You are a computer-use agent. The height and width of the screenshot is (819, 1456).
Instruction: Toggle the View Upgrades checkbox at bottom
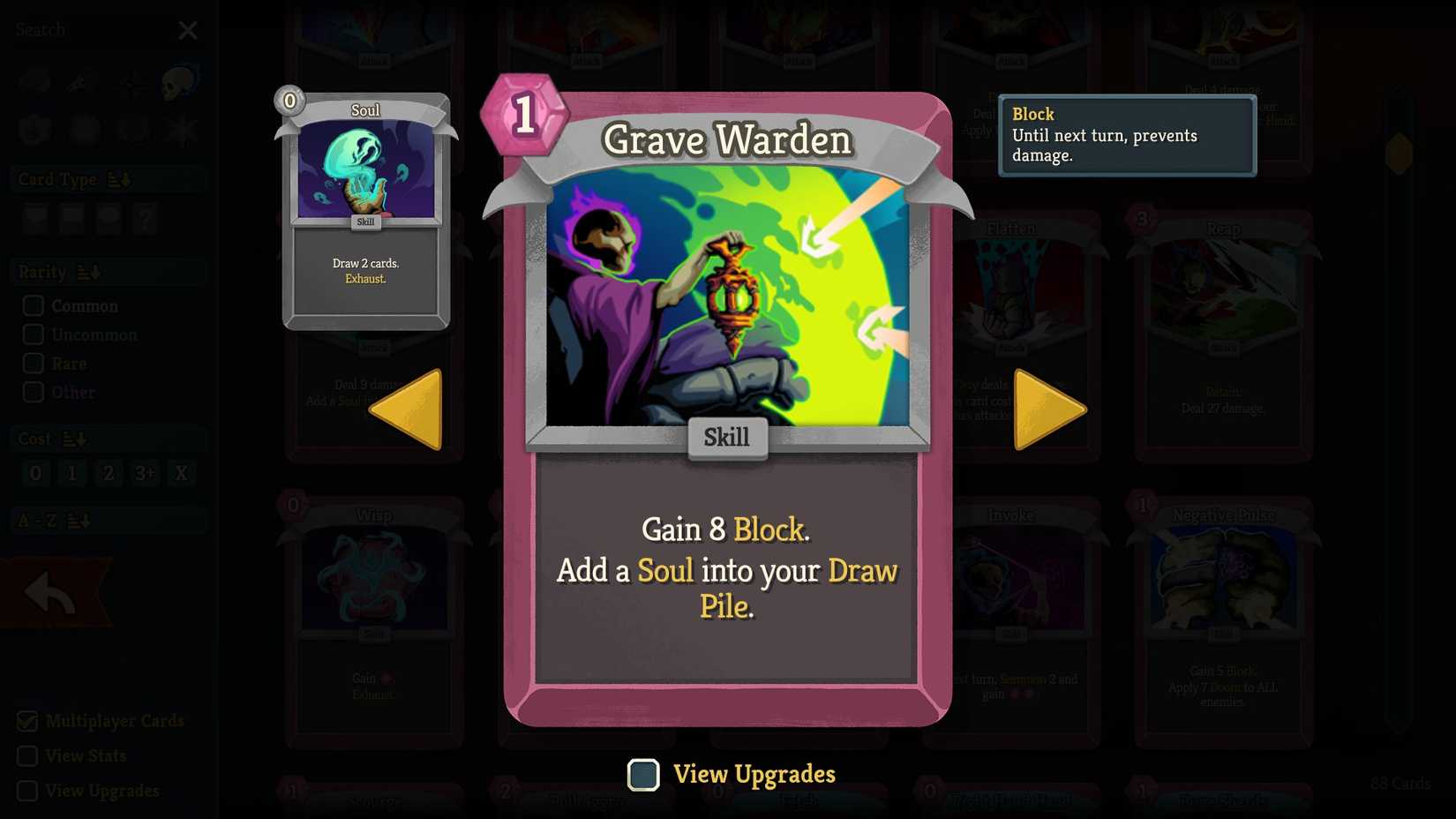point(643,775)
